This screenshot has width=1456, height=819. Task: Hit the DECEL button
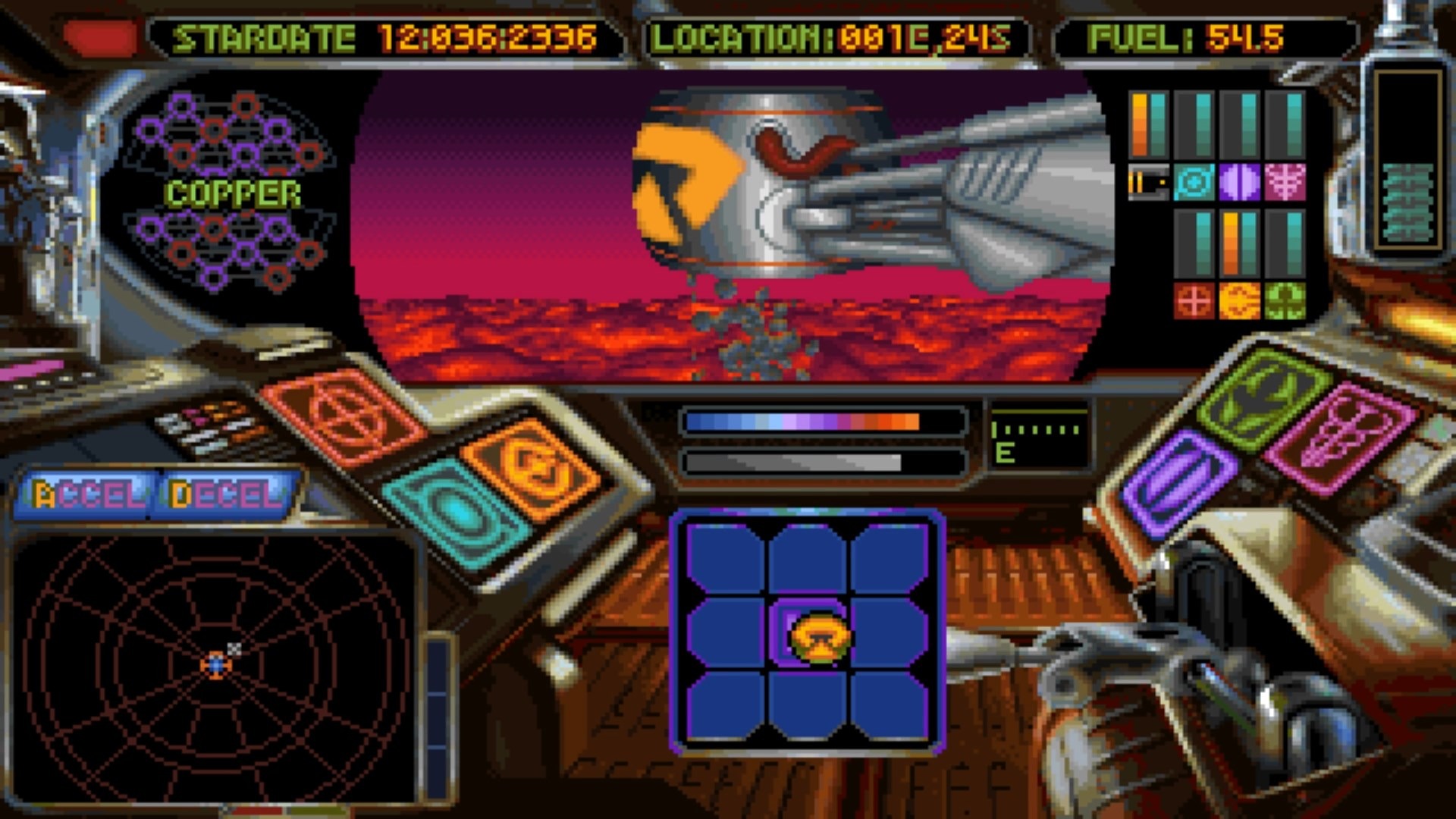[x=225, y=495]
